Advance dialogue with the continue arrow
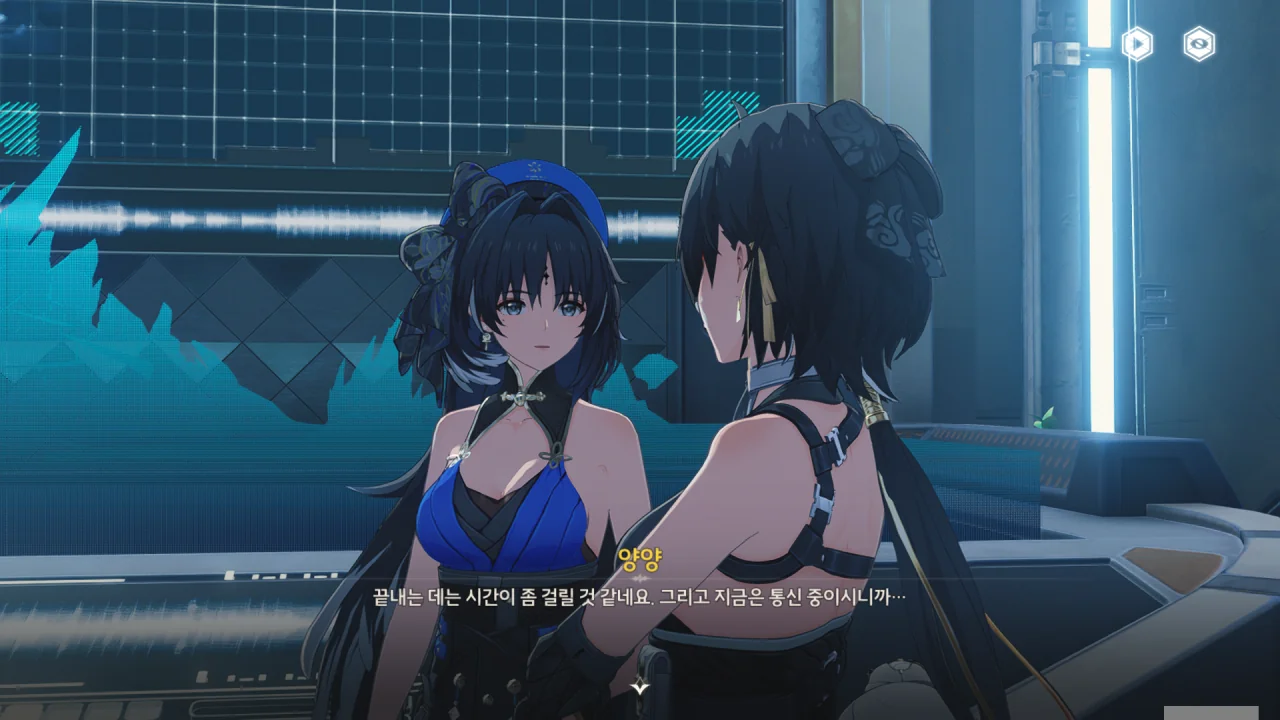Viewport: 1280px width, 720px height. tap(640, 687)
